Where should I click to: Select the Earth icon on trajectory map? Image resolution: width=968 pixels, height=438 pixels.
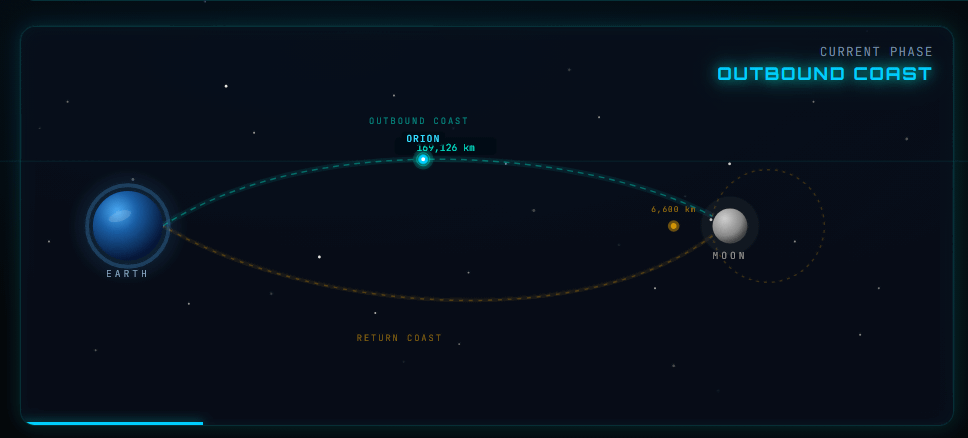(x=127, y=226)
